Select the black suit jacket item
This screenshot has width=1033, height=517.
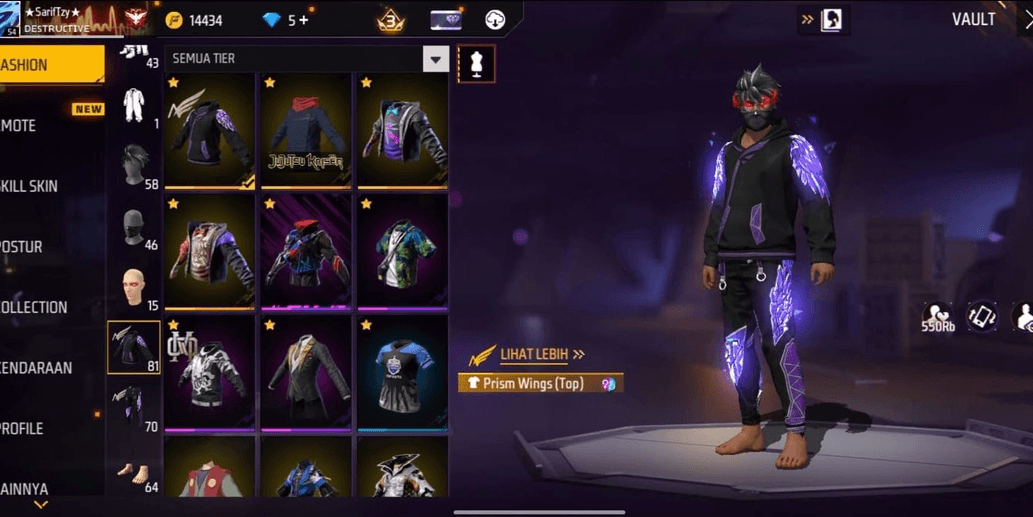pyautogui.click(x=305, y=374)
